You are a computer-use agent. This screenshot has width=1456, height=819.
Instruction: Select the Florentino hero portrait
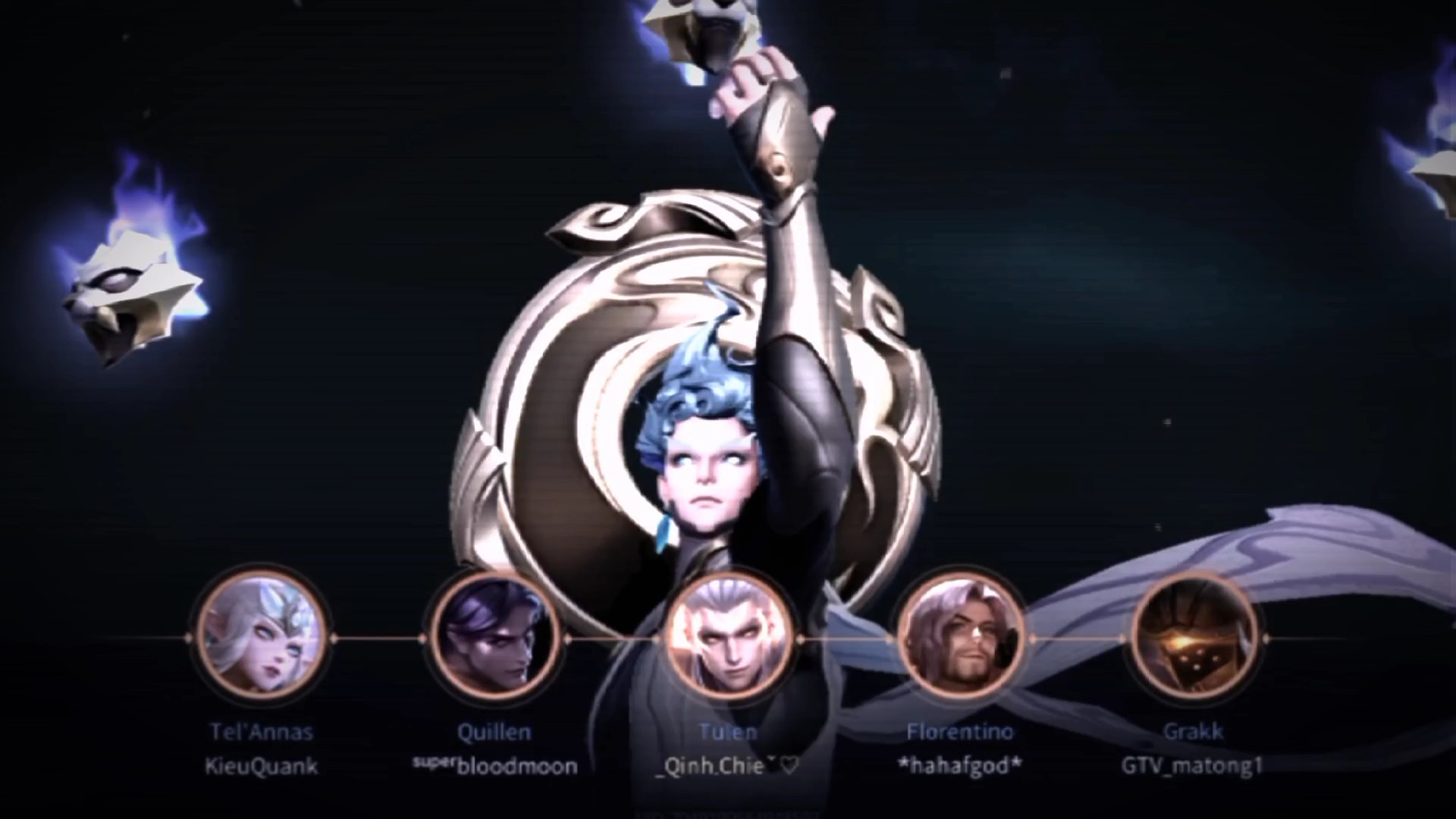[x=961, y=637]
